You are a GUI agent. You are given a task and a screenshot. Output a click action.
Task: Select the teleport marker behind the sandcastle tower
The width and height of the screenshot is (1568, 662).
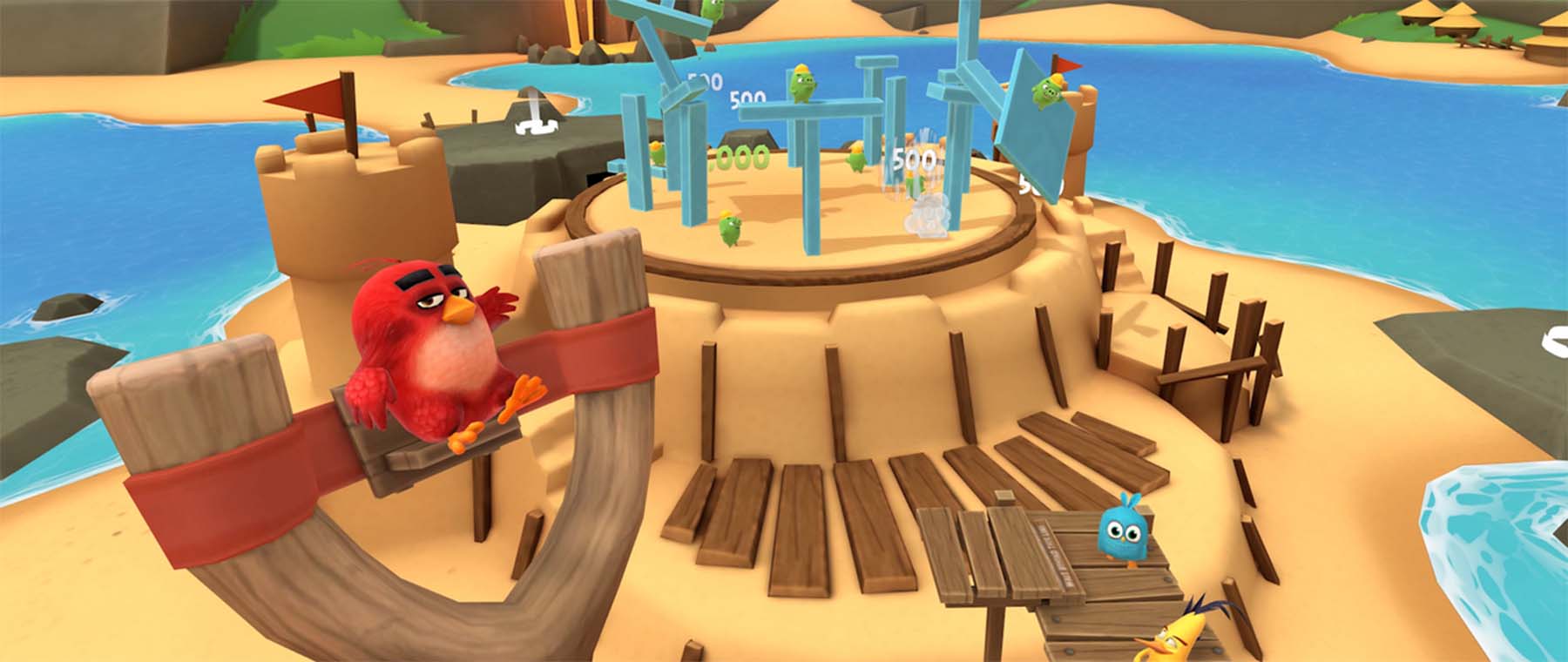click(534, 114)
